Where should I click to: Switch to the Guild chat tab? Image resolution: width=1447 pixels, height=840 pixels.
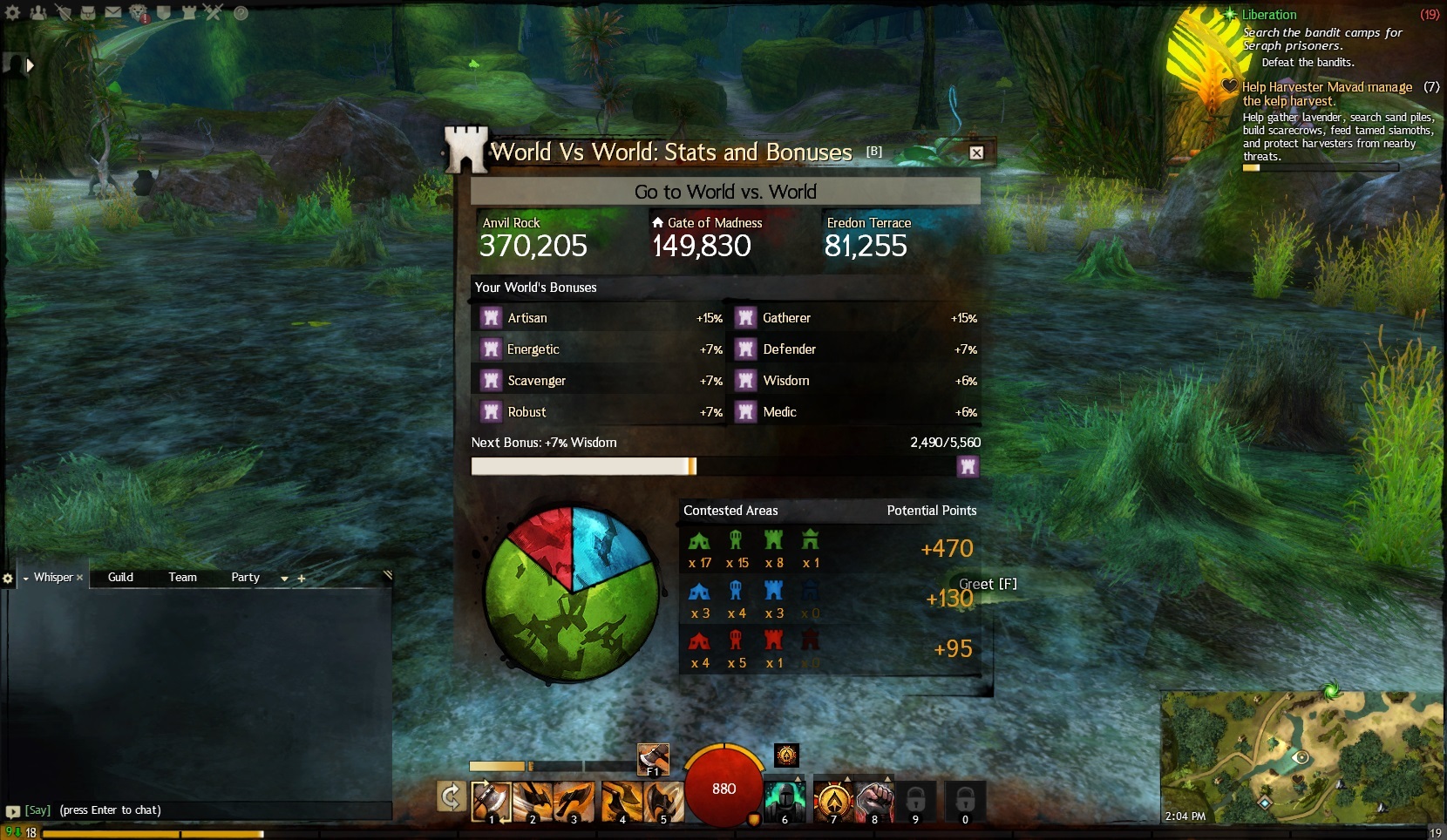(x=120, y=577)
